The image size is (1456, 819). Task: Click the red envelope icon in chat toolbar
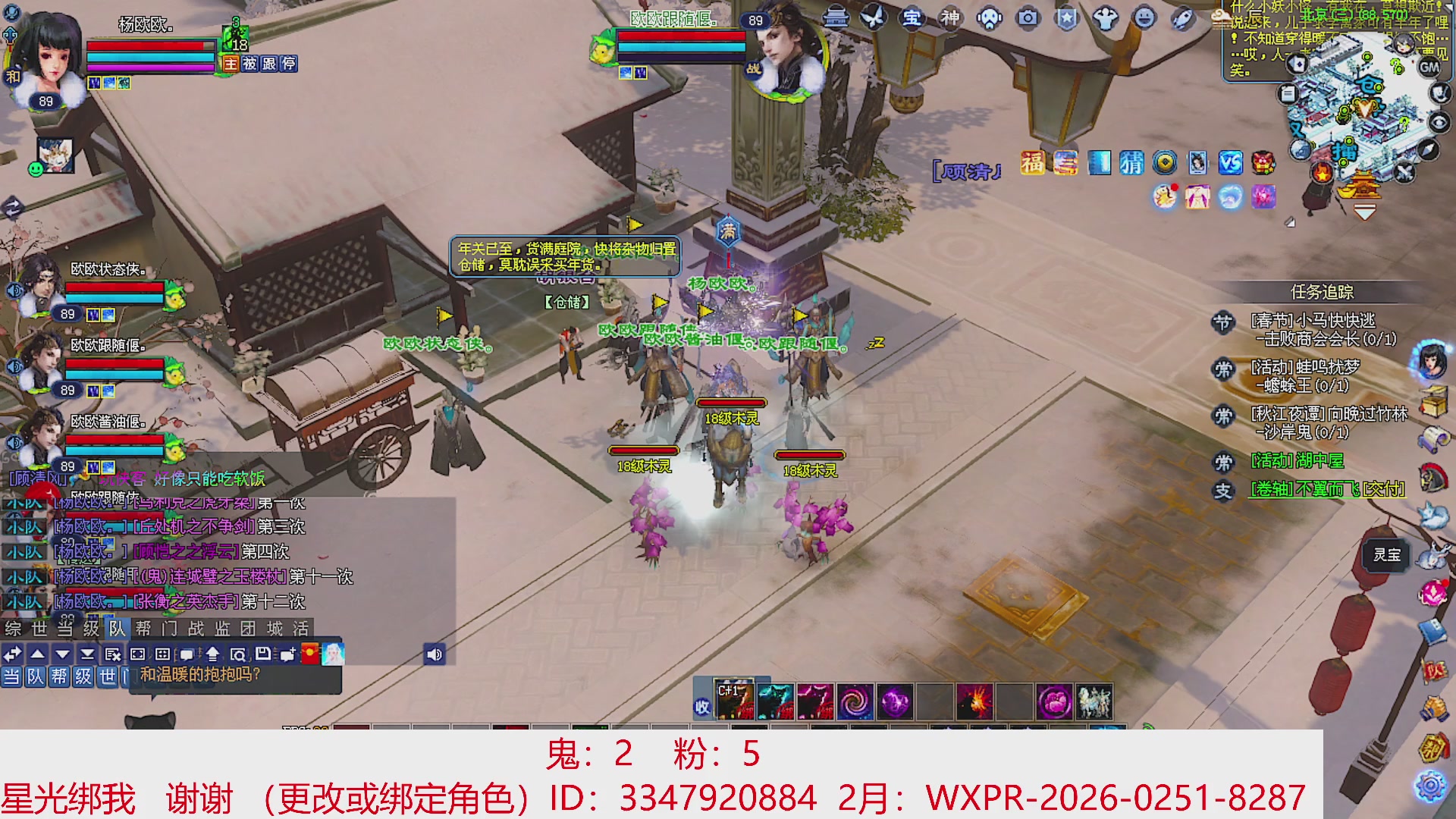click(309, 653)
